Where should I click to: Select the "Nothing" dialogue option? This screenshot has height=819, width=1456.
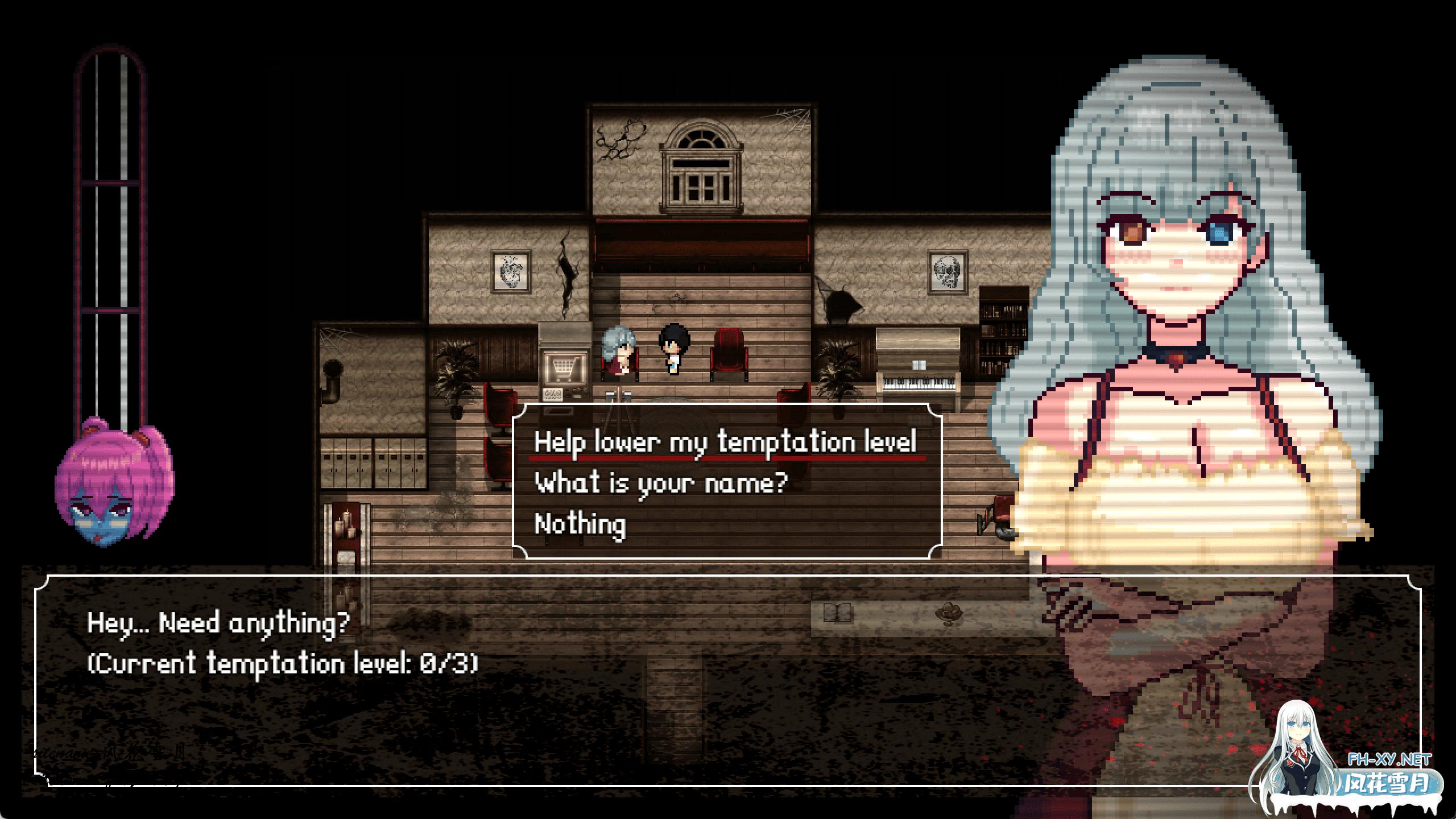coord(580,524)
